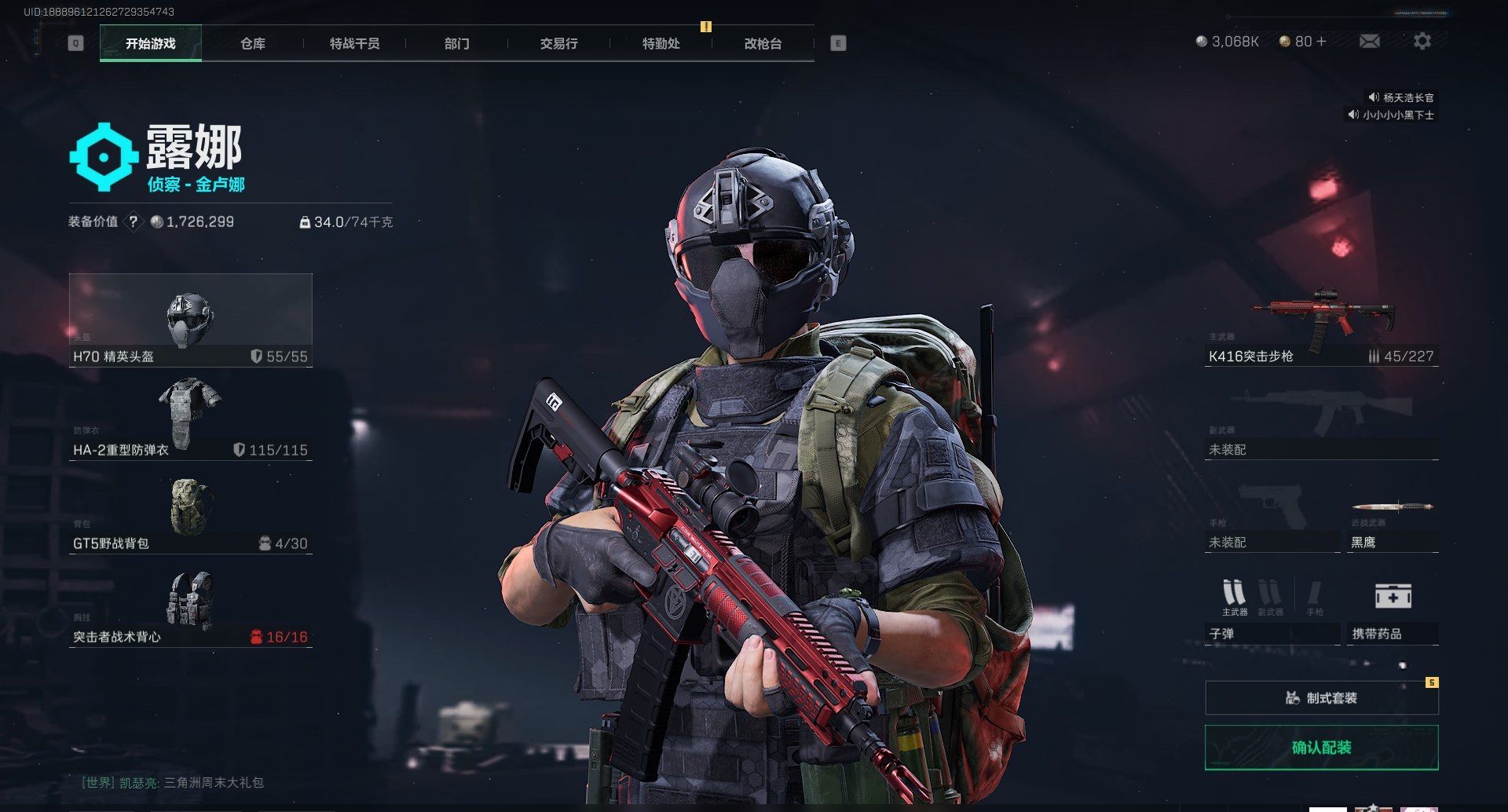Open the 子弹 ammo slot
Image resolution: width=1508 pixels, height=812 pixels.
(1272, 613)
